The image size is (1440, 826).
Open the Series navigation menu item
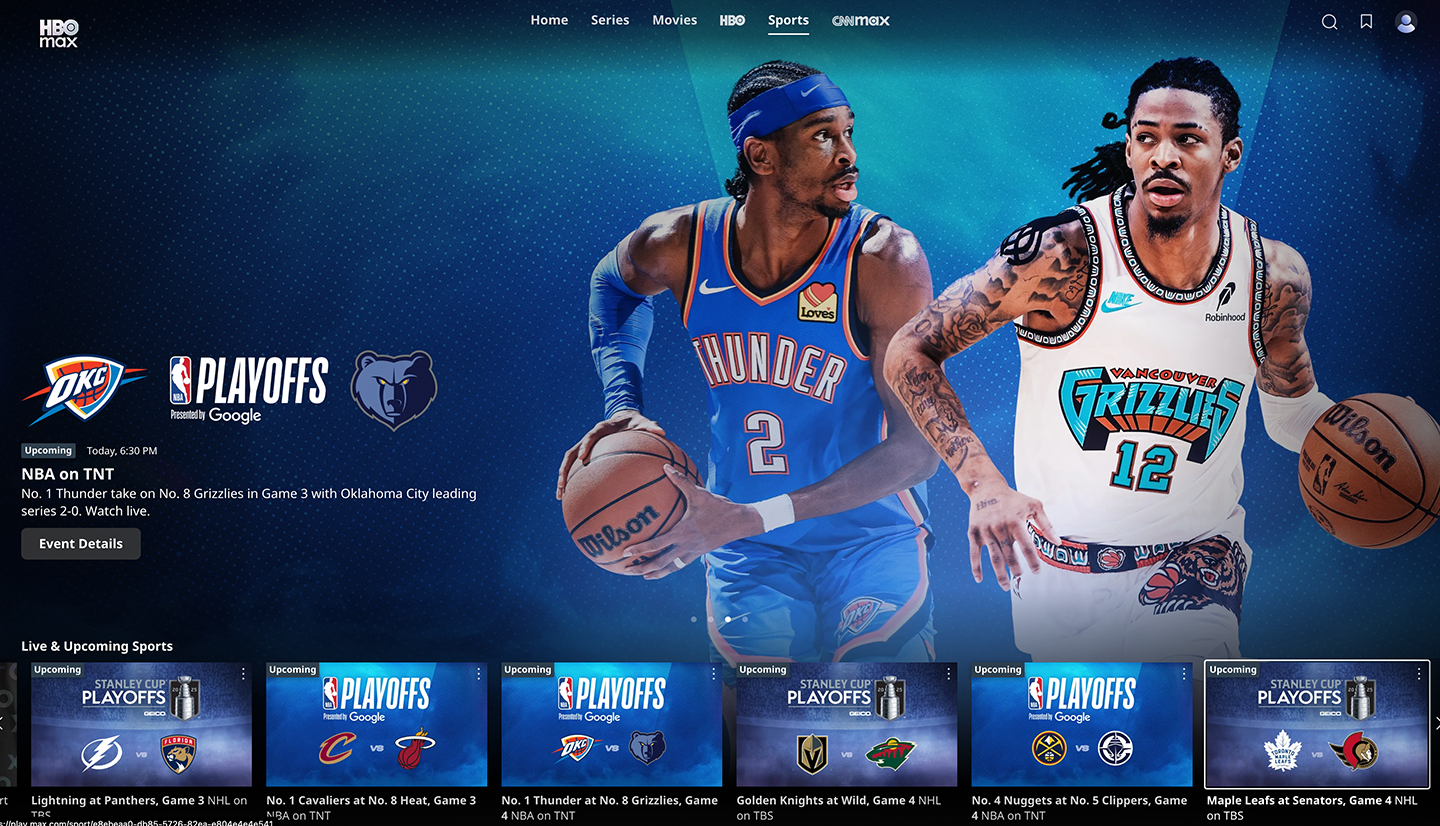610,19
